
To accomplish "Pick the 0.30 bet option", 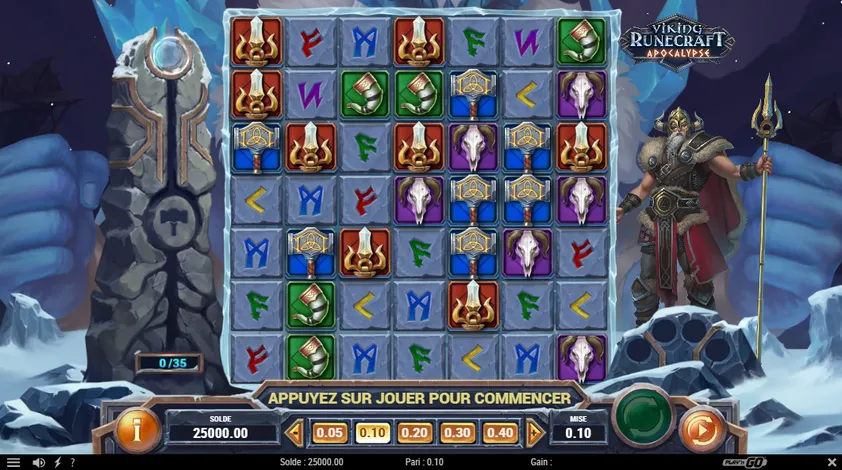I will 458,433.
